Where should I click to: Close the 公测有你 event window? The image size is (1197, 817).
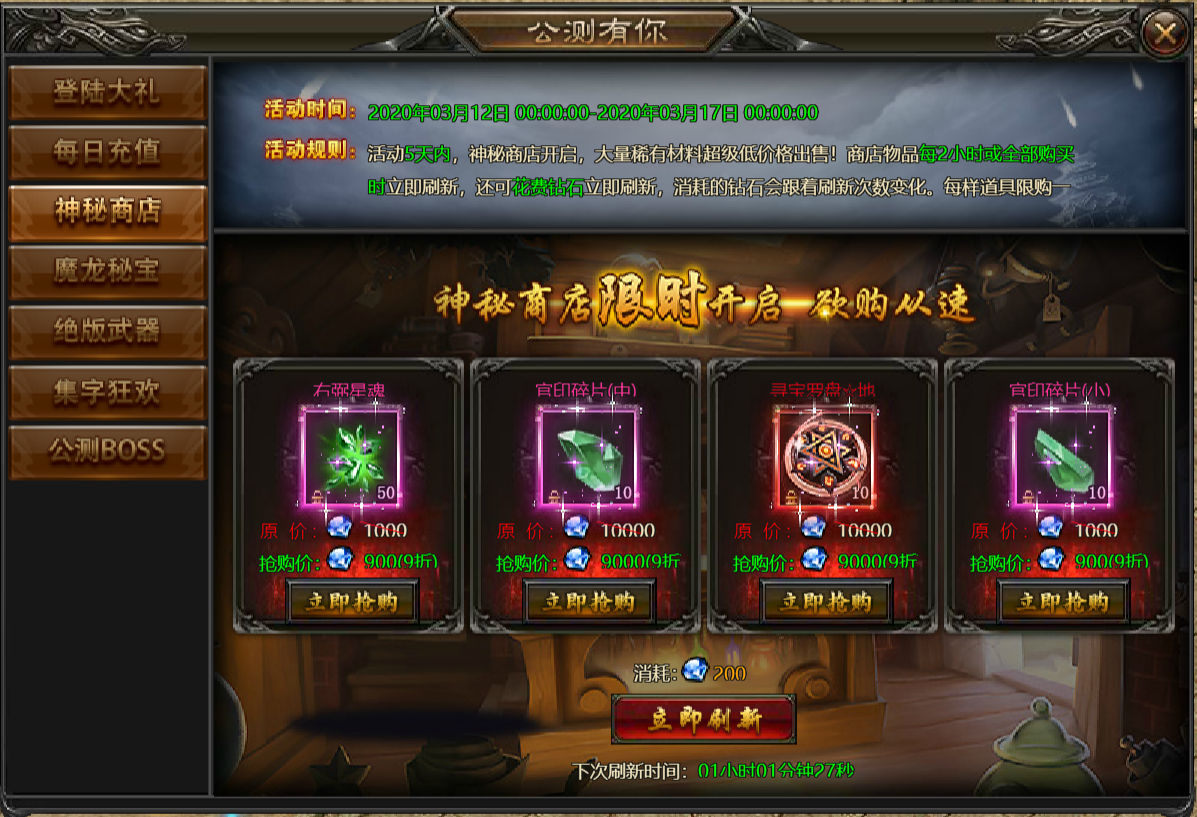tap(1164, 34)
